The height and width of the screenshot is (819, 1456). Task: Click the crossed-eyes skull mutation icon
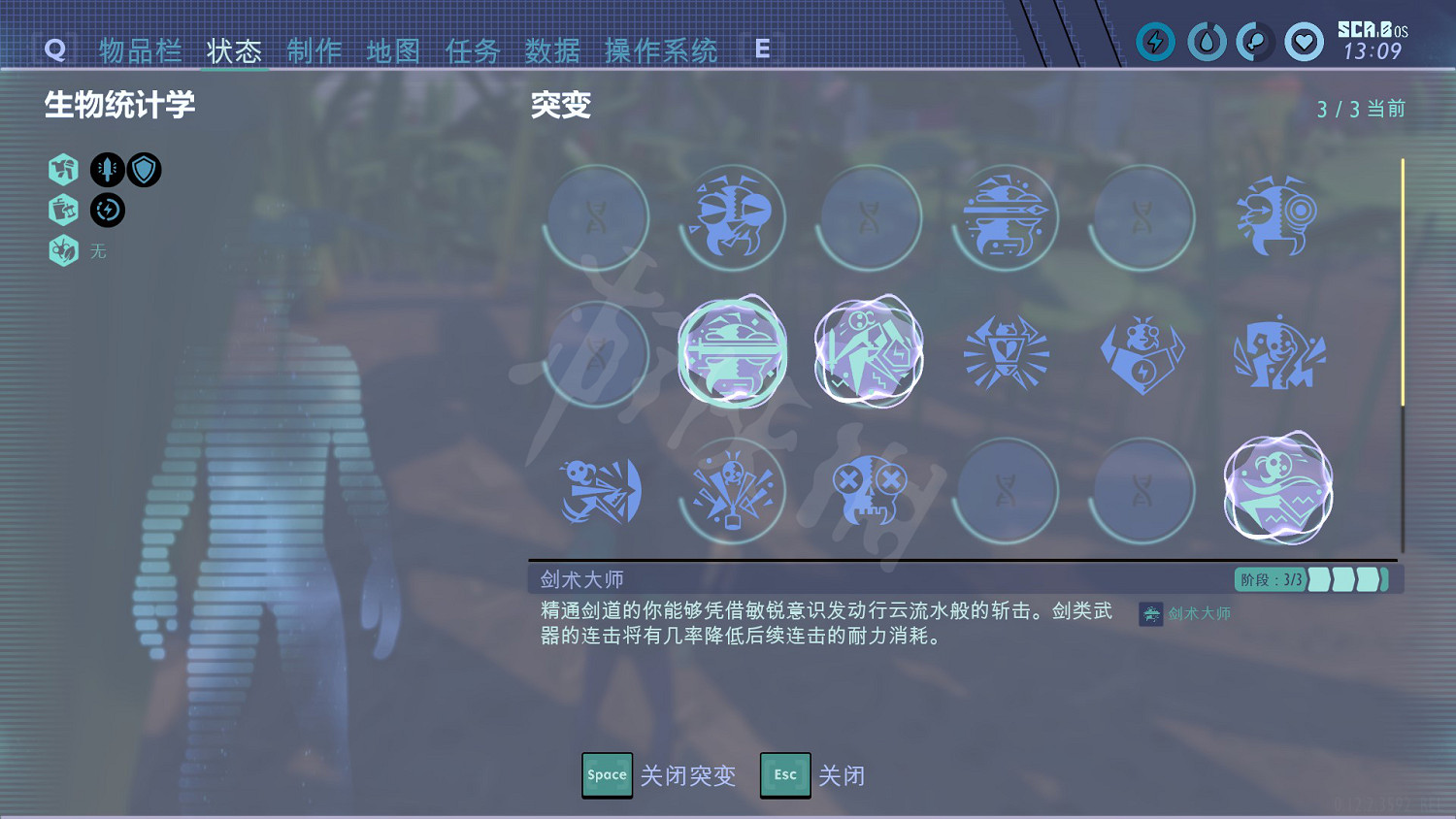tap(869, 490)
